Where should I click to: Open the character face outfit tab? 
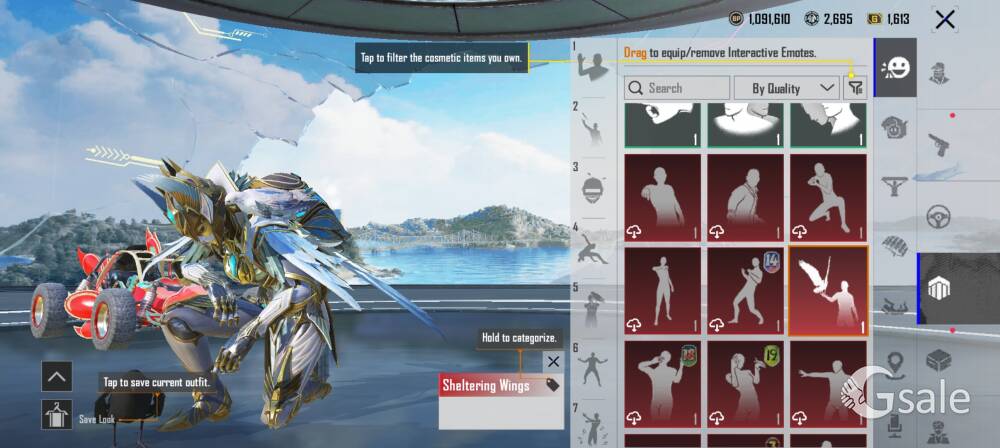click(x=938, y=73)
